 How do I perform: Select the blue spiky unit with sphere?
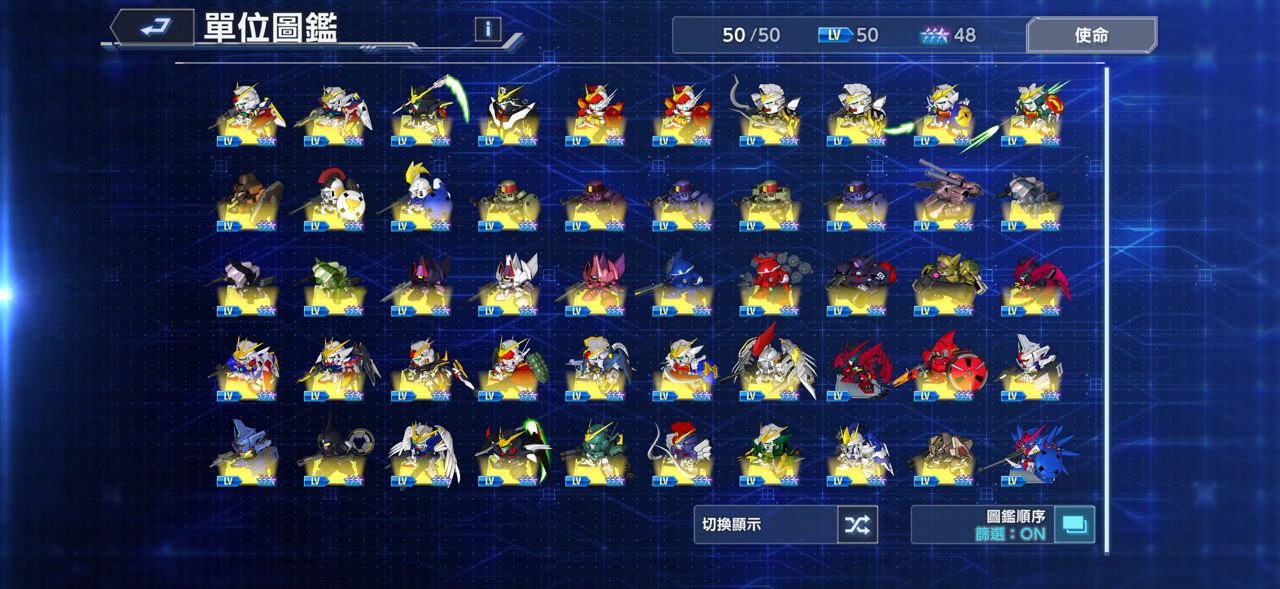point(1030,455)
